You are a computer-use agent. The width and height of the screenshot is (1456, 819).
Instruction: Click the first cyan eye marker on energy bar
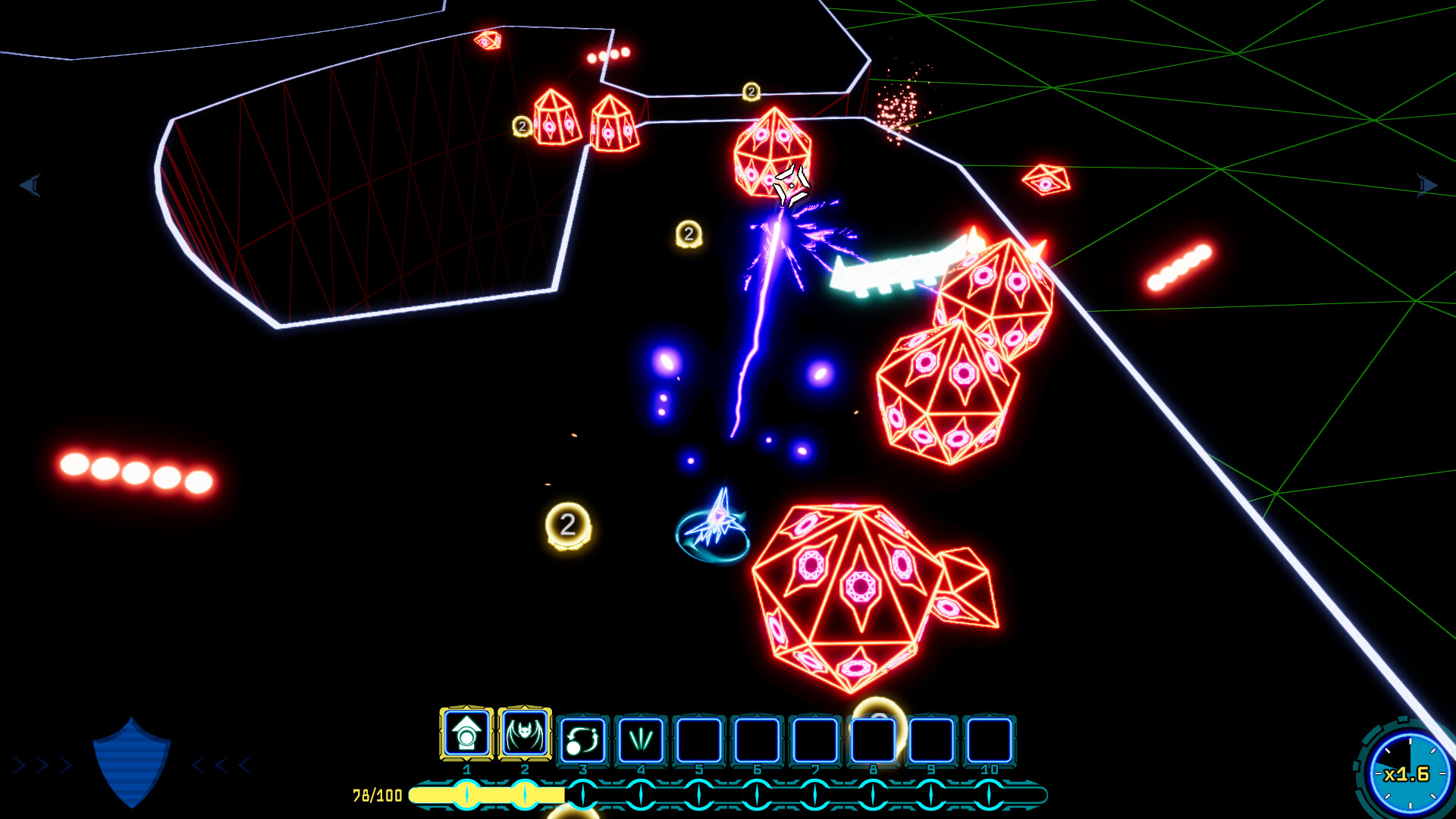coord(466,795)
